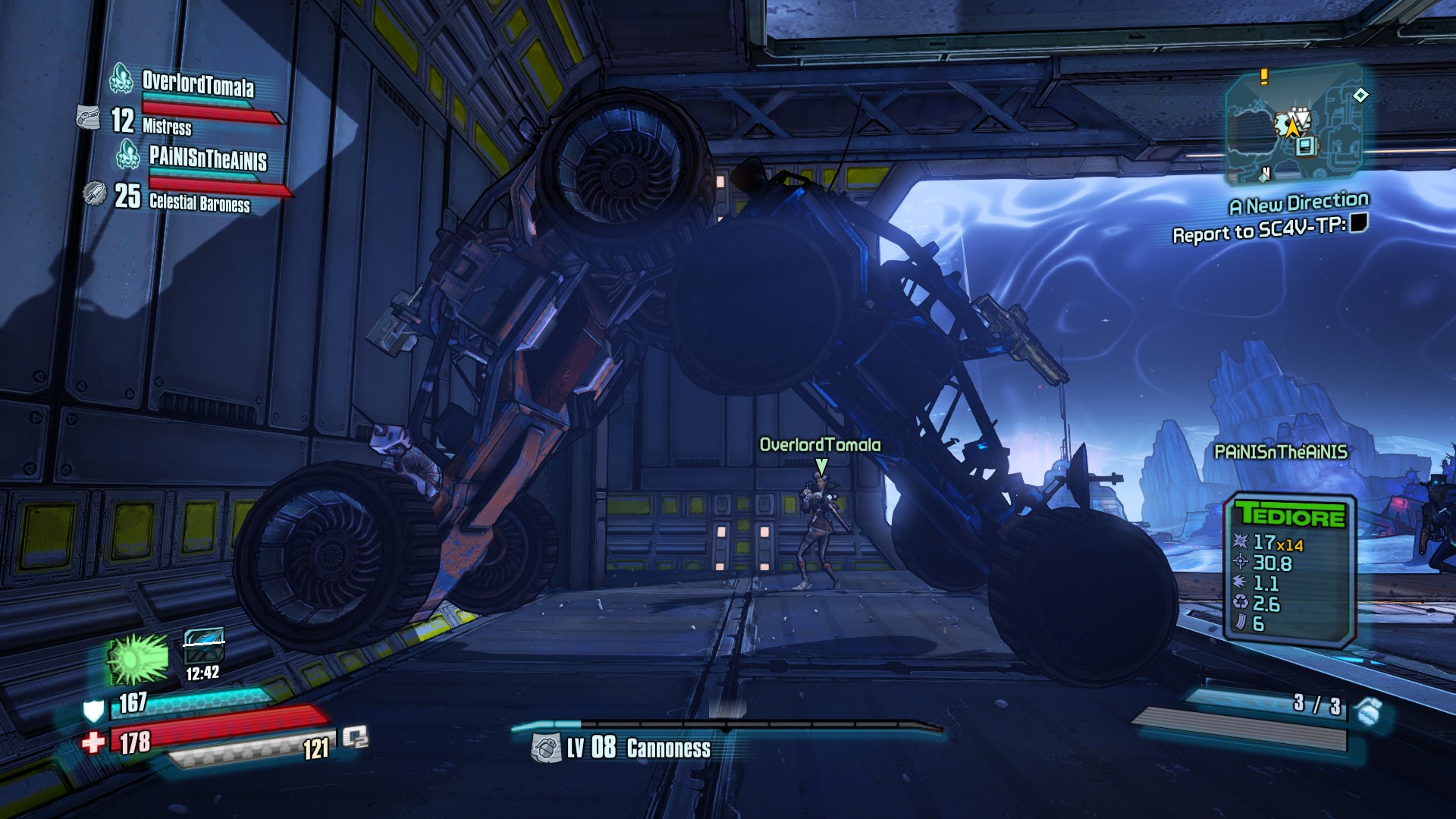Inspect the Tediore weapon stats card
The height and width of the screenshot is (819, 1456).
pos(1290,570)
